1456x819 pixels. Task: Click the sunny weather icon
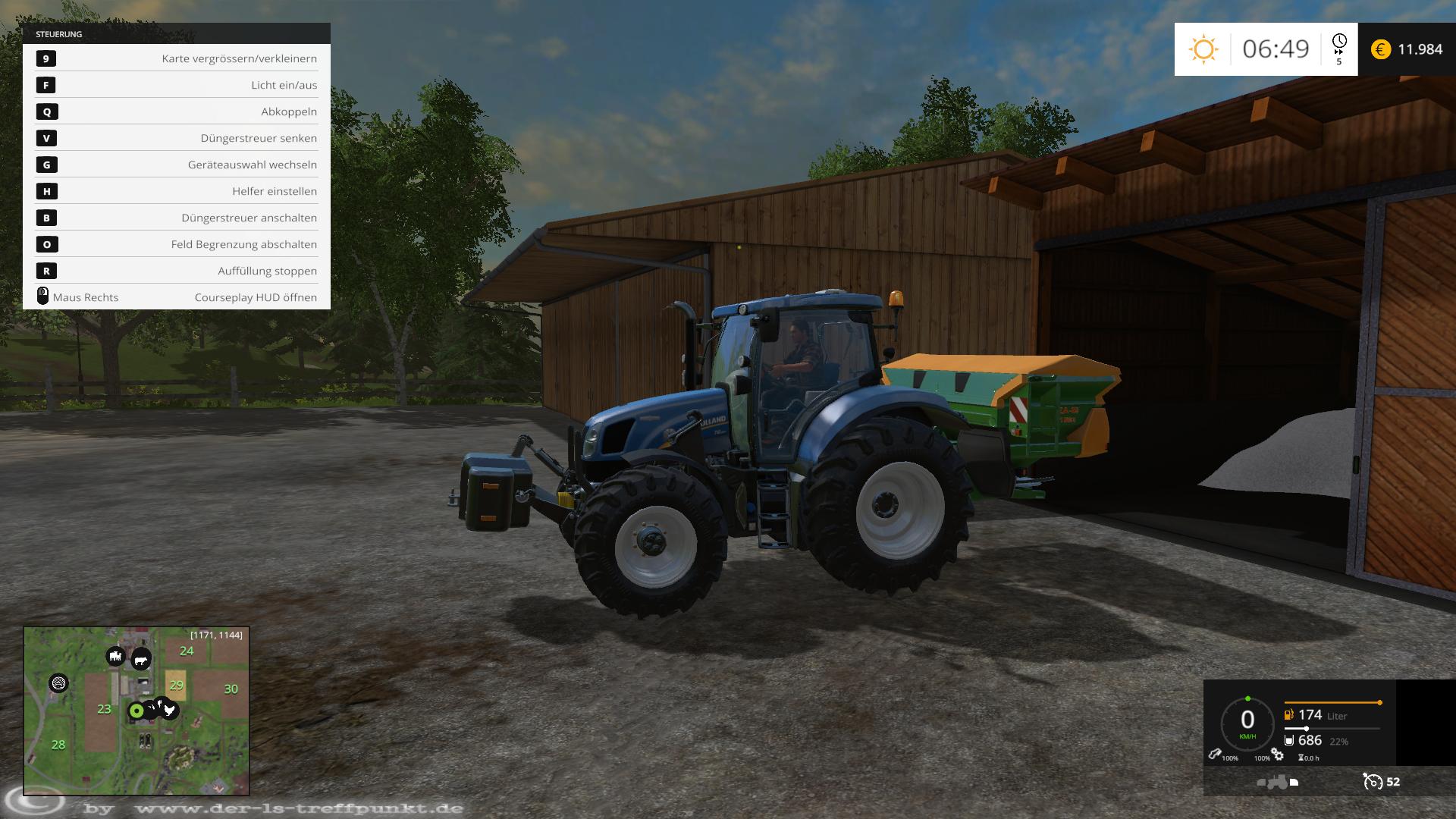pyautogui.click(x=1203, y=49)
